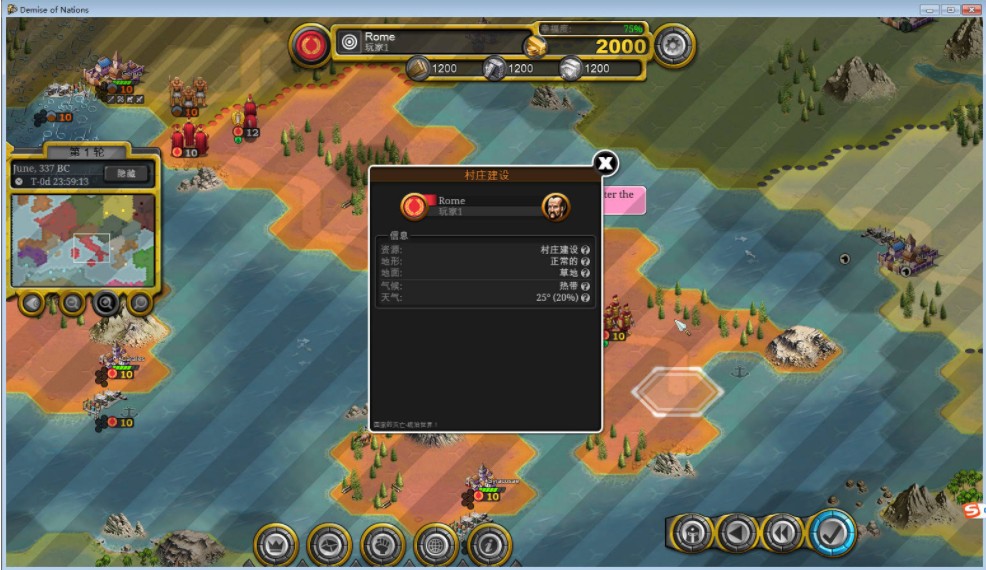The image size is (986, 570).
Task: Open the crown button in the bottom bar
Action: [276, 545]
